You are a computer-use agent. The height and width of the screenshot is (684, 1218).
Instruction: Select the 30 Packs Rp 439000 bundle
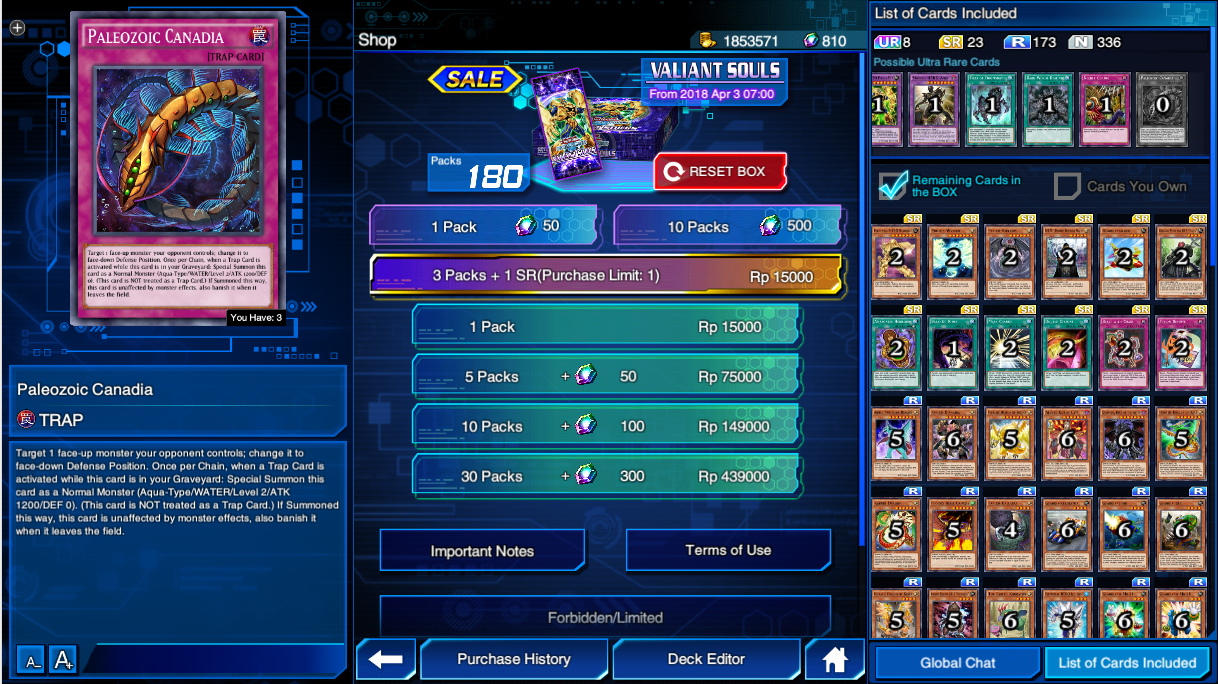tap(607, 477)
